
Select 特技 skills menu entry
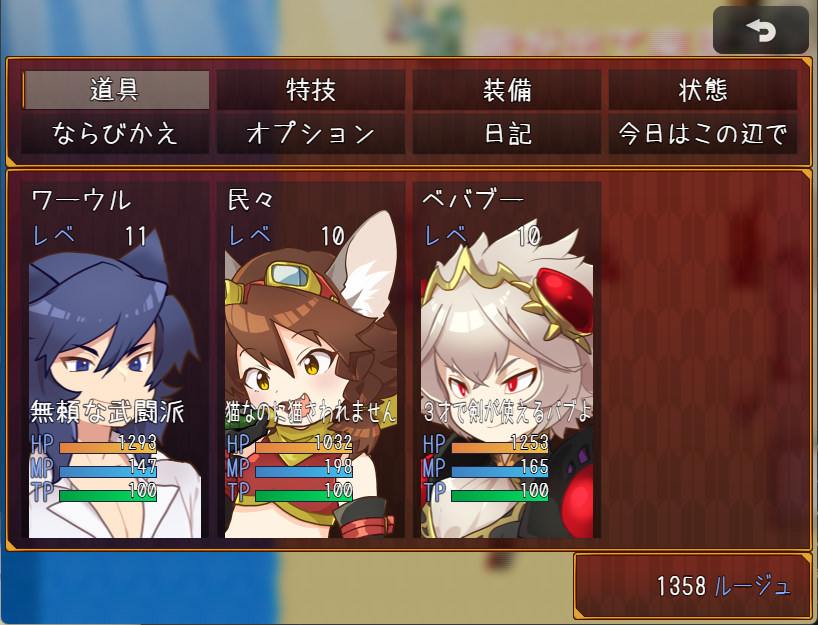tap(311, 90)
